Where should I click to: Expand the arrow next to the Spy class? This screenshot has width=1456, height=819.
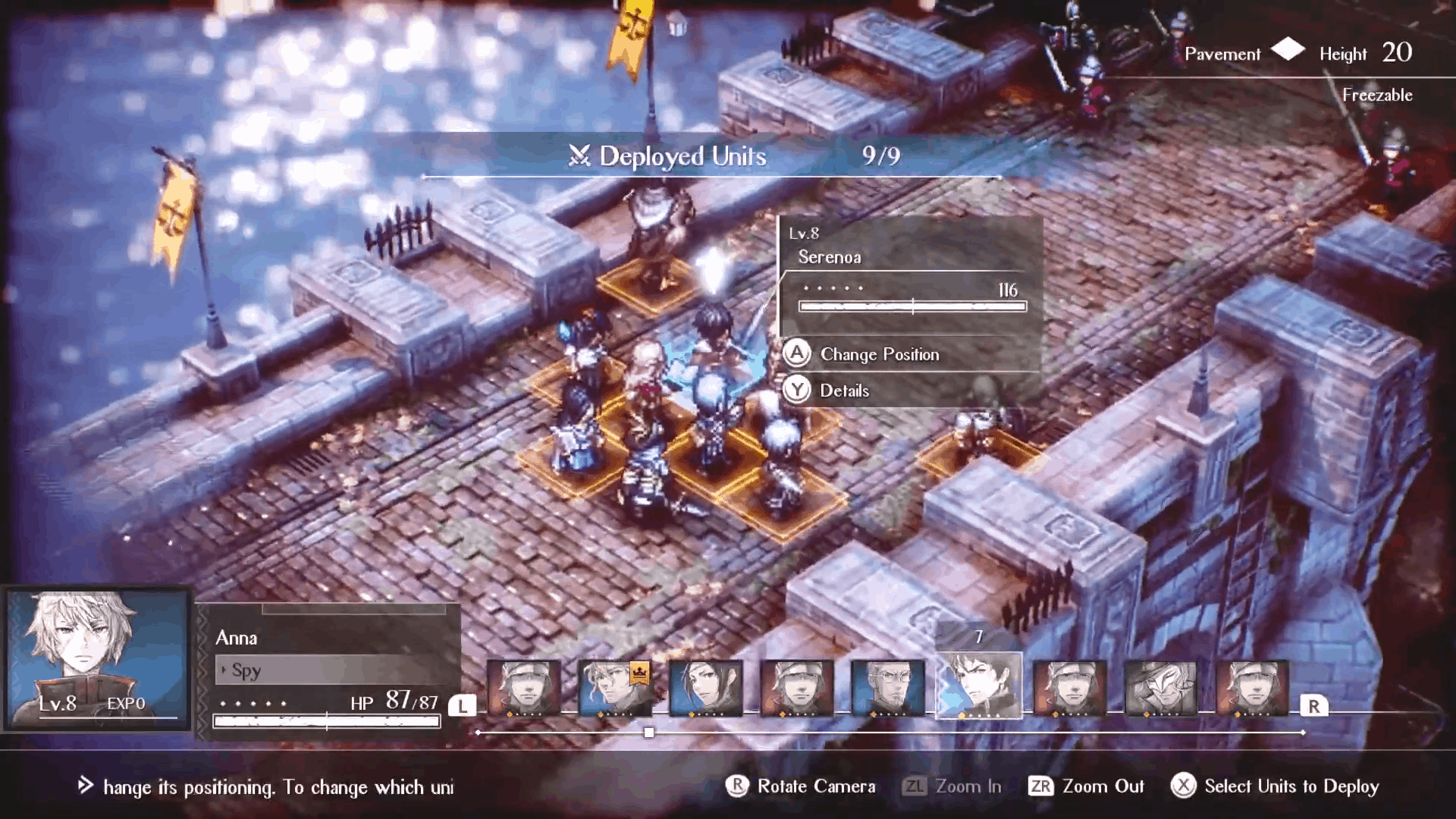(x=224, y=671)
